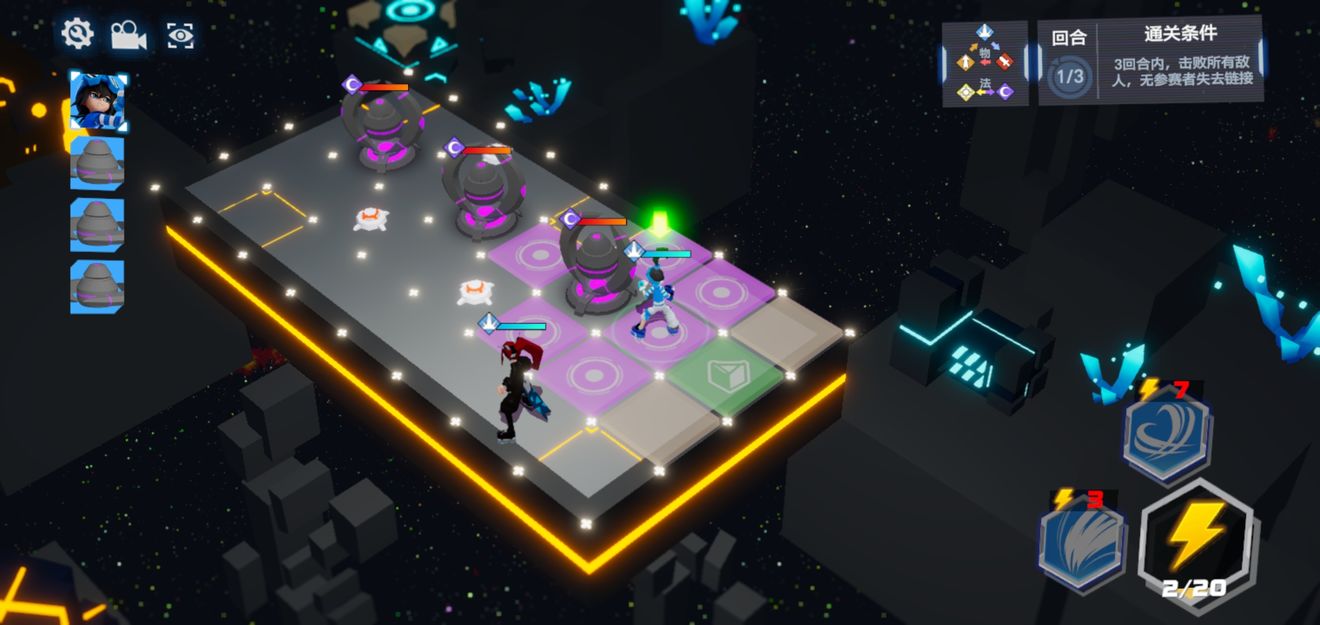
Task: Open the settings gear menu
Action: 77,34
